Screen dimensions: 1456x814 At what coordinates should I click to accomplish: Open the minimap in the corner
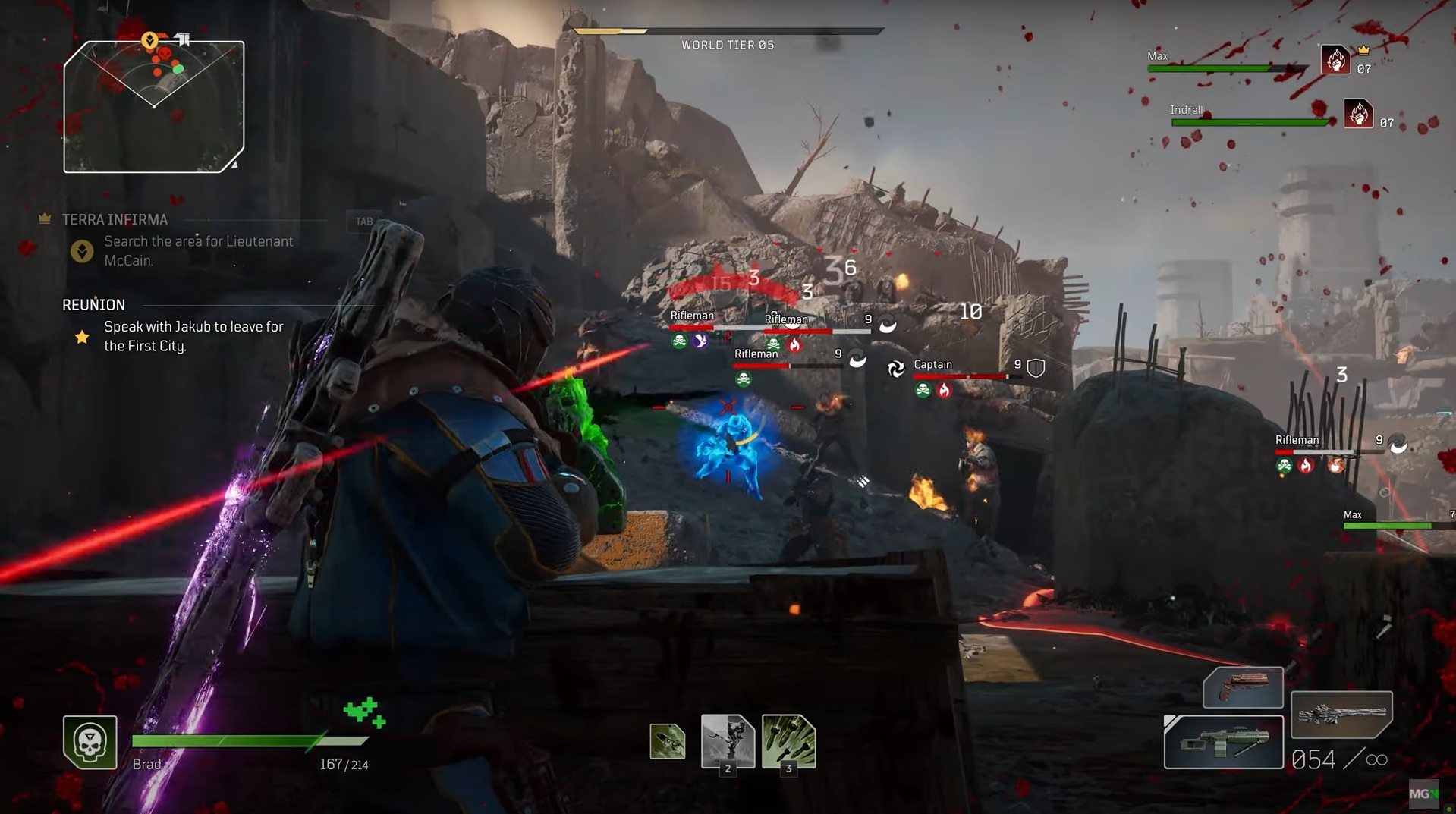pyautogui.click(x=154, y=107)
